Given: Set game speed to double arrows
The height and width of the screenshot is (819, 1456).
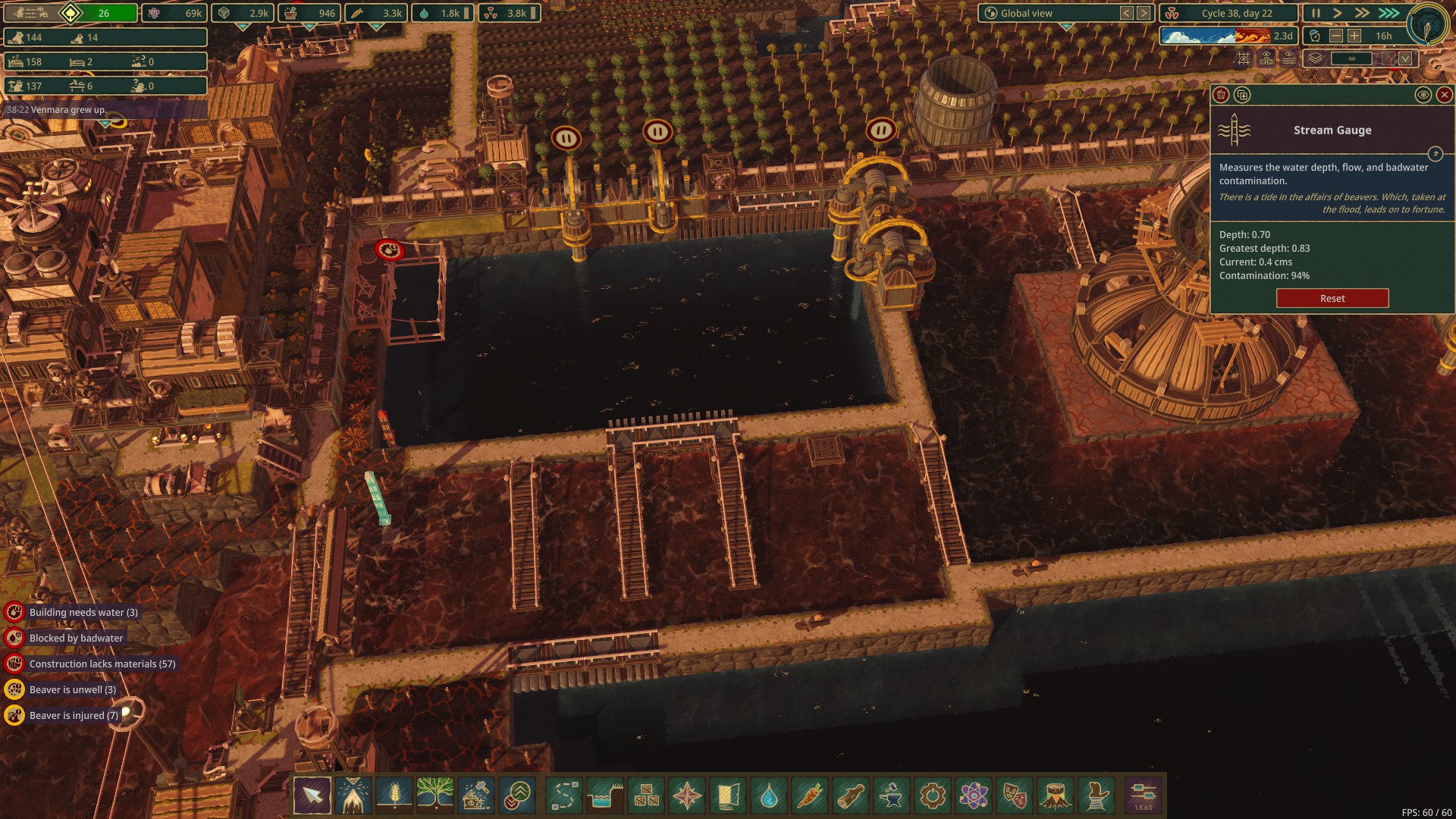Looking at the screenshot, I should coord(1363,13).
